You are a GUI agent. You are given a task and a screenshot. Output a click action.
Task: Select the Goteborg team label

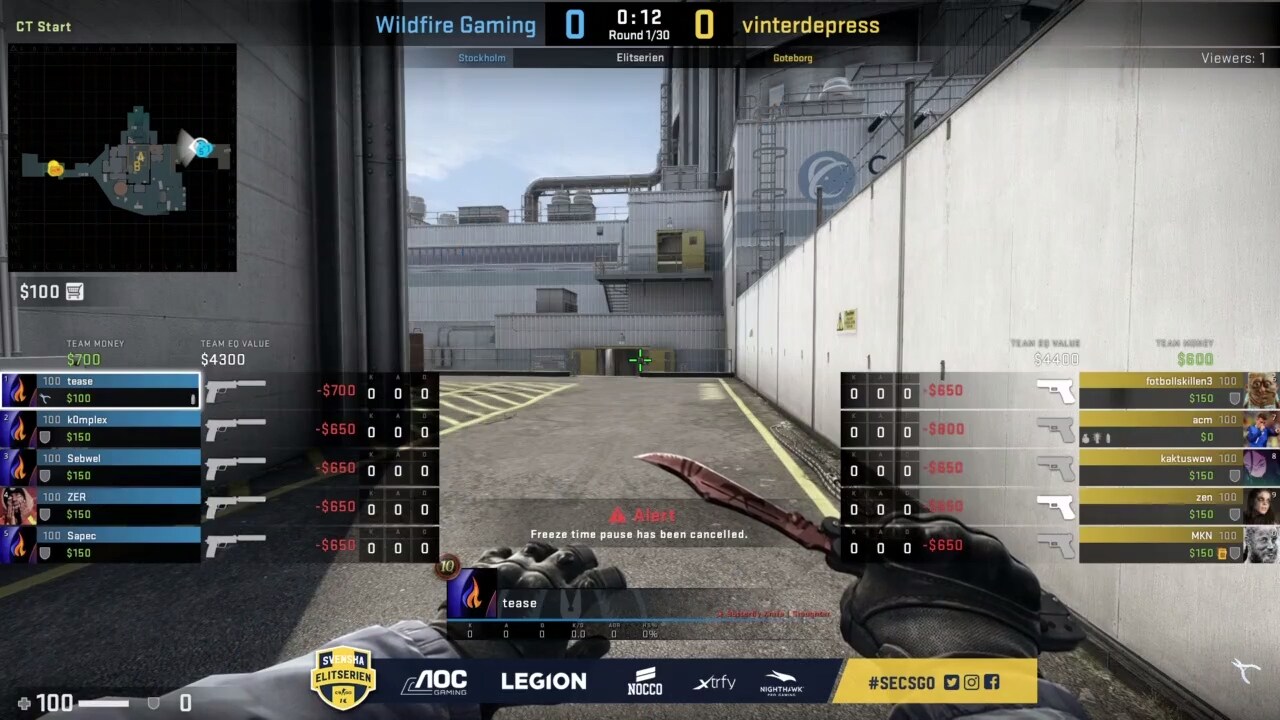pyautogui.click(x=793, y=57)
